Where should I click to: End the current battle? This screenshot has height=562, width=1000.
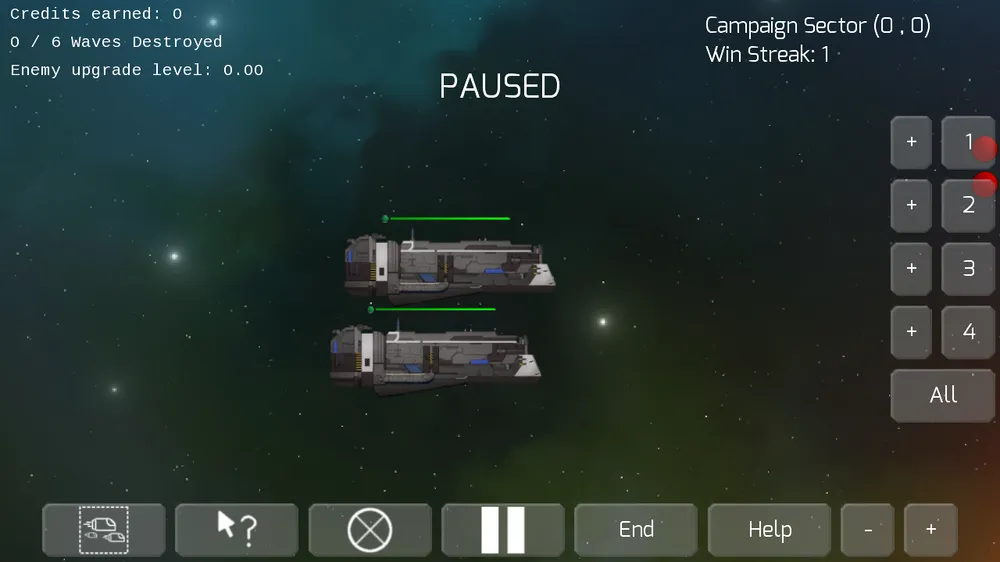click(636, 530)
